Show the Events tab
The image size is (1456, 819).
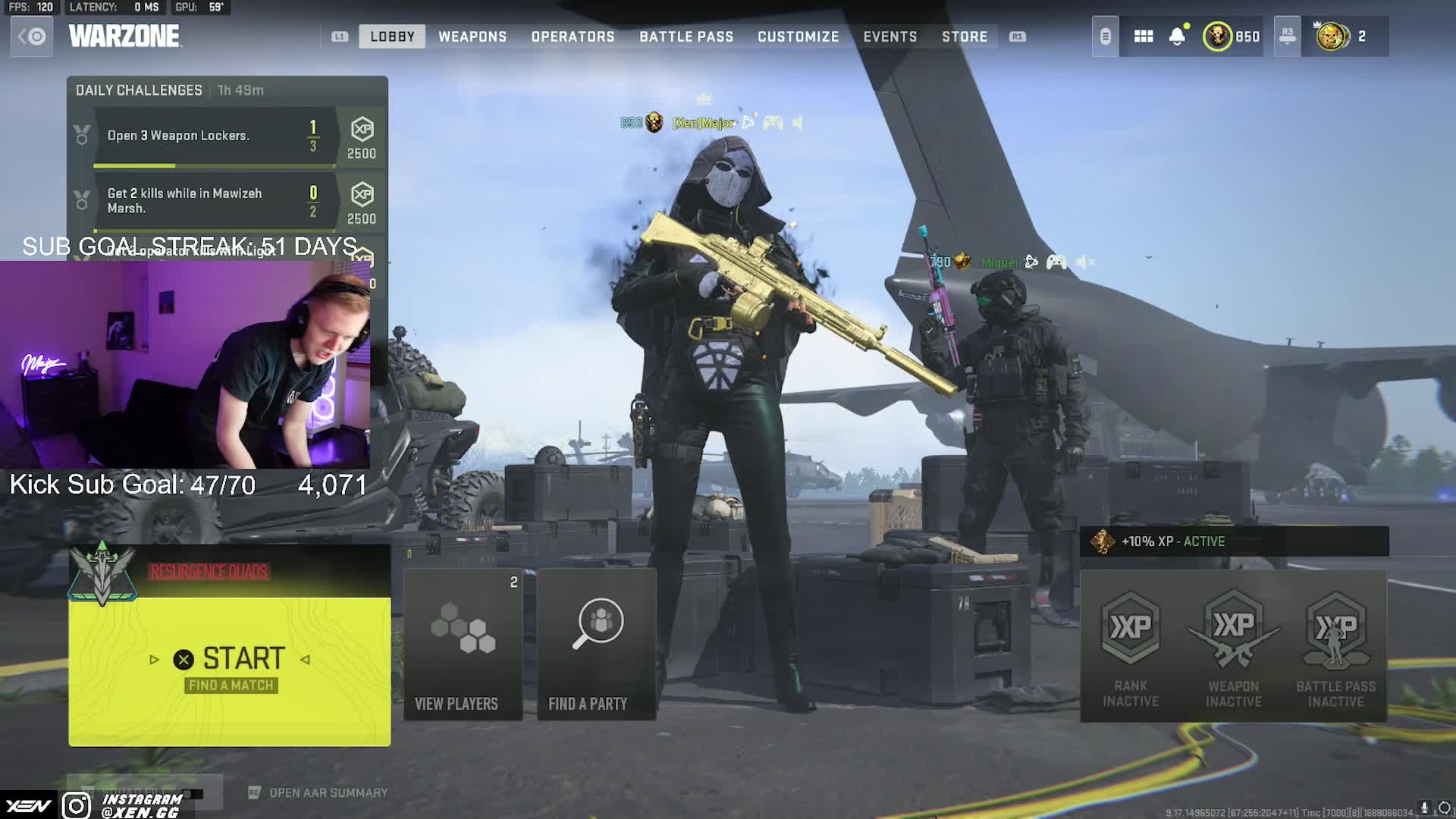(890, 36)
